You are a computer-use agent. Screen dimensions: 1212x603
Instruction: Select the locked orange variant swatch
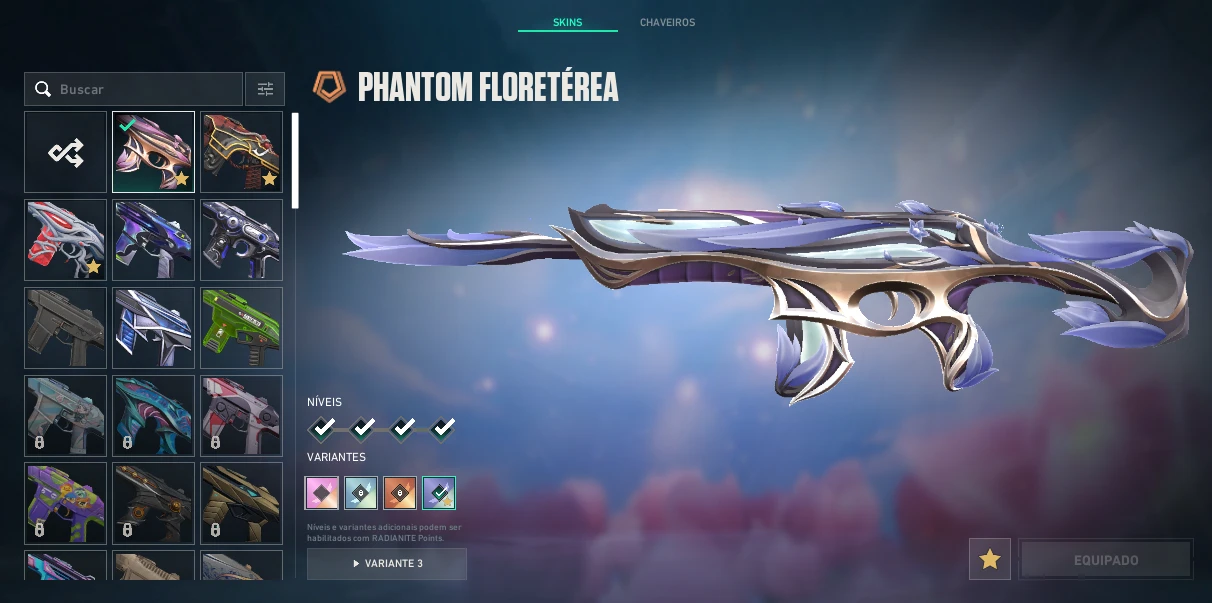(x=400, y=492)
